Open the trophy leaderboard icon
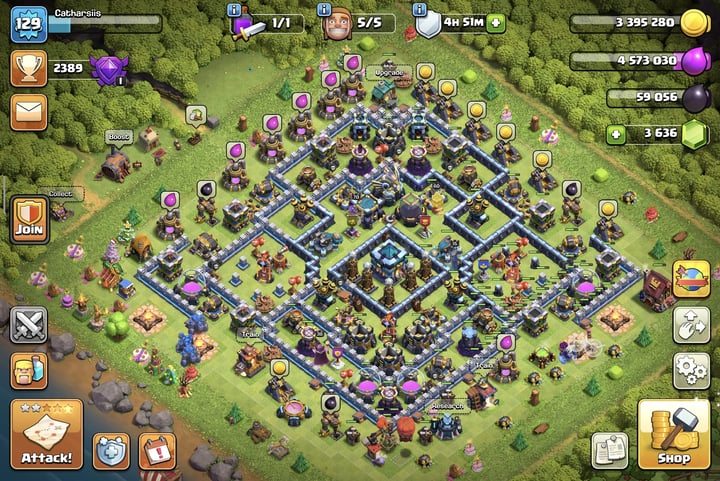The image size is (720, 481). pos(29,67)
